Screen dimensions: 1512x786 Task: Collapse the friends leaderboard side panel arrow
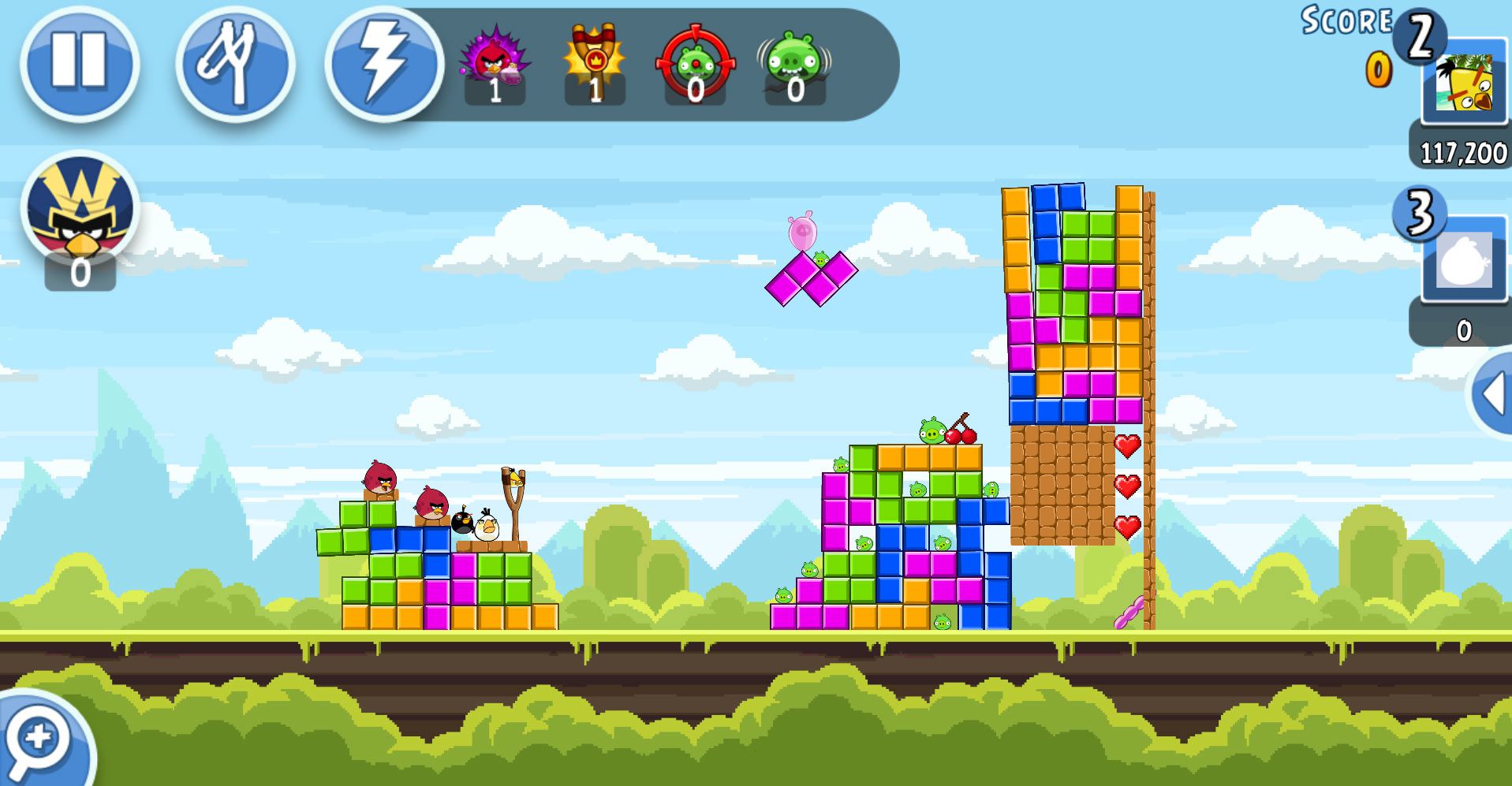1492,393
